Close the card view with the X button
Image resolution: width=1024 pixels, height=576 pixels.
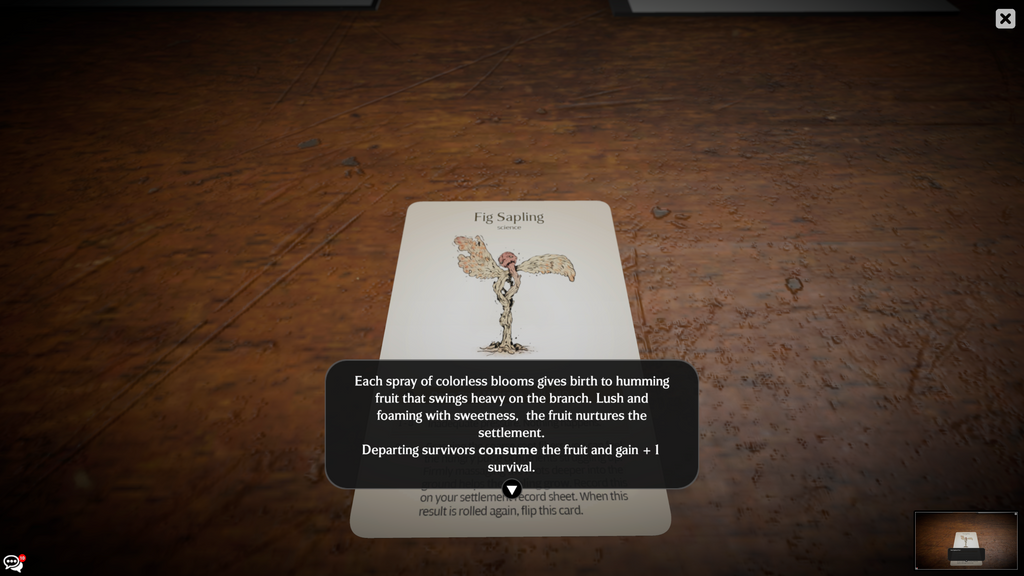pyautogui.click(x=1005, y=19)
